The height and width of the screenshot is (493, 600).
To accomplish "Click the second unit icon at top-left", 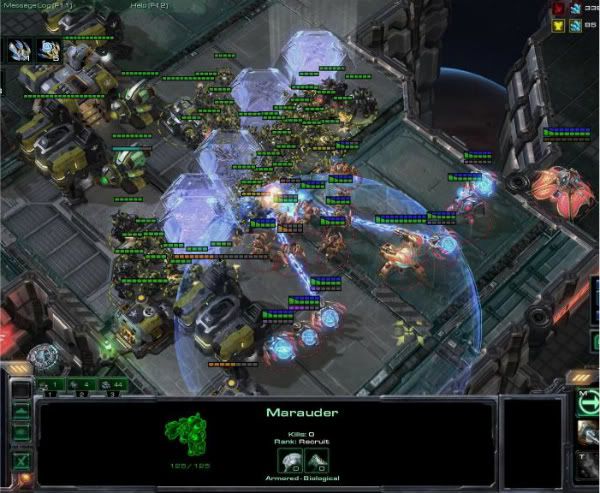I will tap(49, 51).
